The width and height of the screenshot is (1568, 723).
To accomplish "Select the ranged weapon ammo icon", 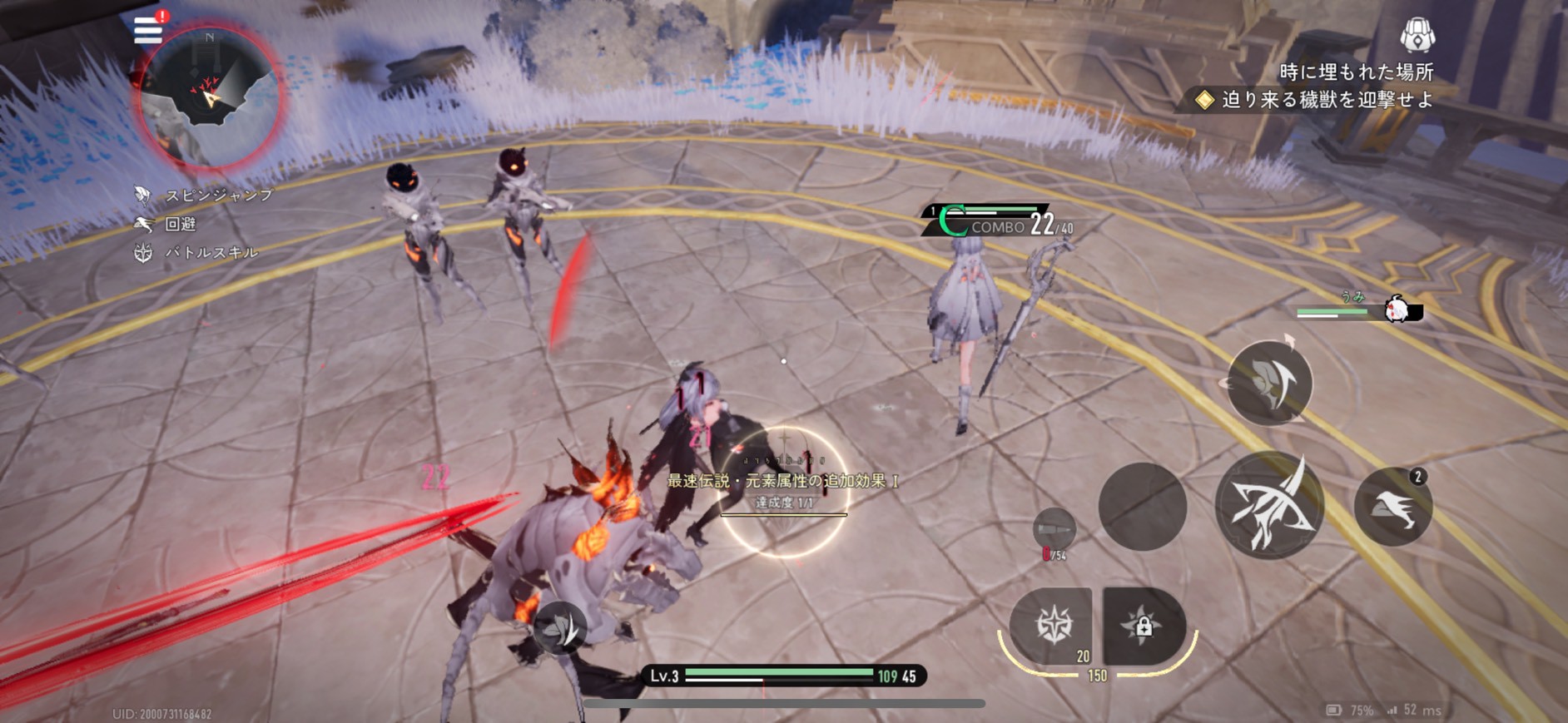I will (x=1054, y=529).
